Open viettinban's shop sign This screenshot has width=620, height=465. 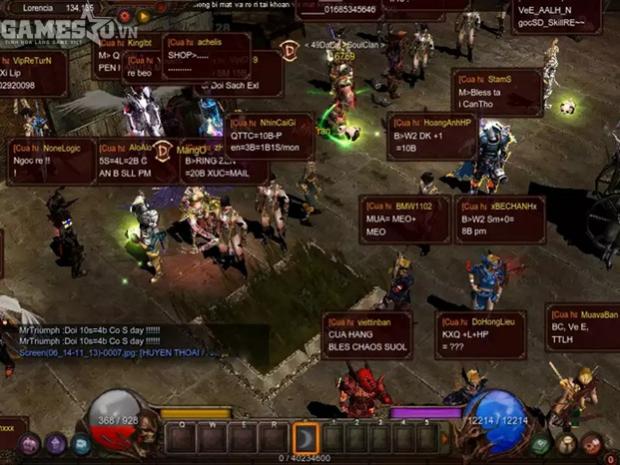coord(368,335)
